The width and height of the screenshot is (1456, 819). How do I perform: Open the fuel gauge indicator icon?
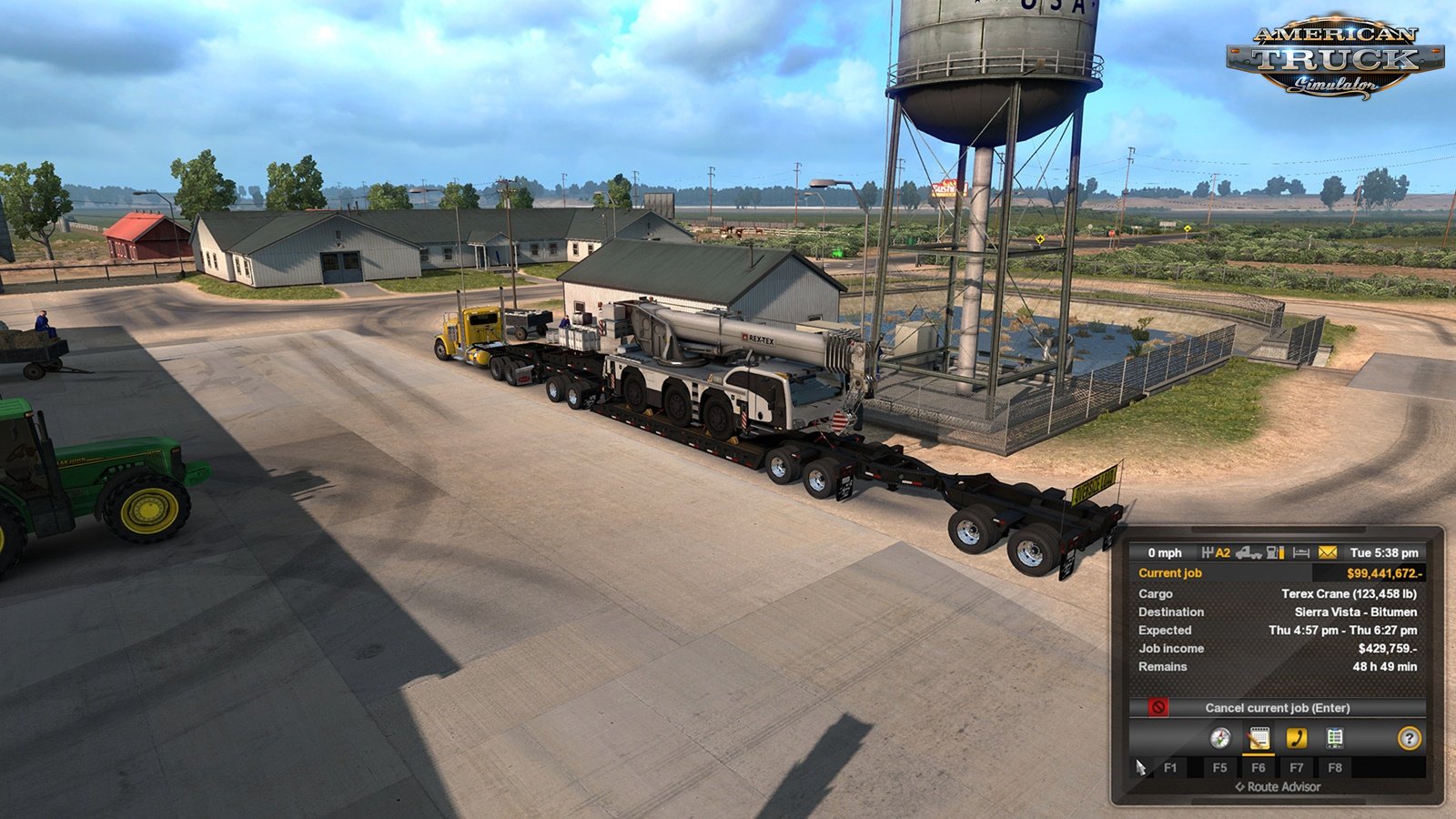1276,553
